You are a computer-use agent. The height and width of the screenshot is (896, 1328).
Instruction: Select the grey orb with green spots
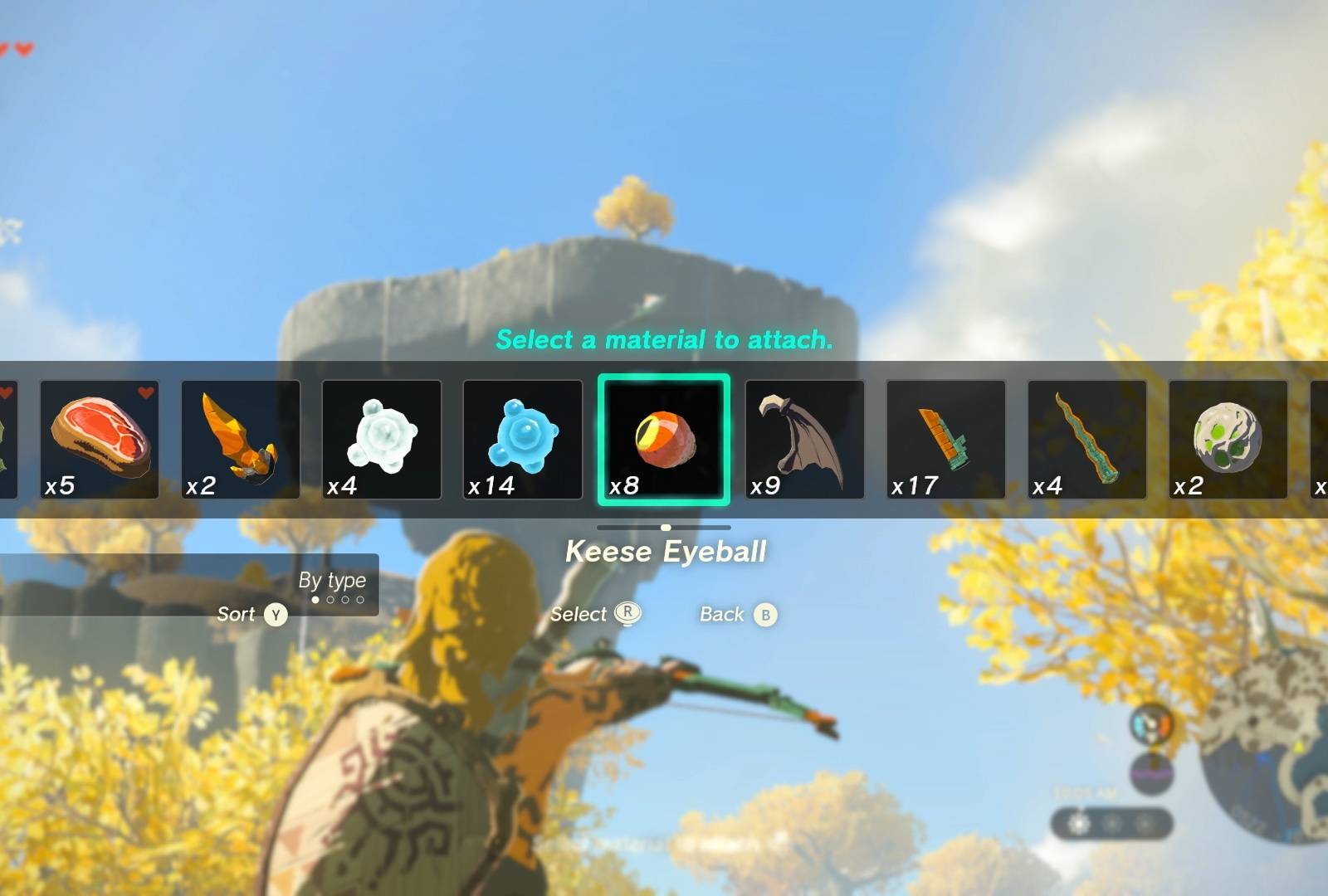(1228, 439)
